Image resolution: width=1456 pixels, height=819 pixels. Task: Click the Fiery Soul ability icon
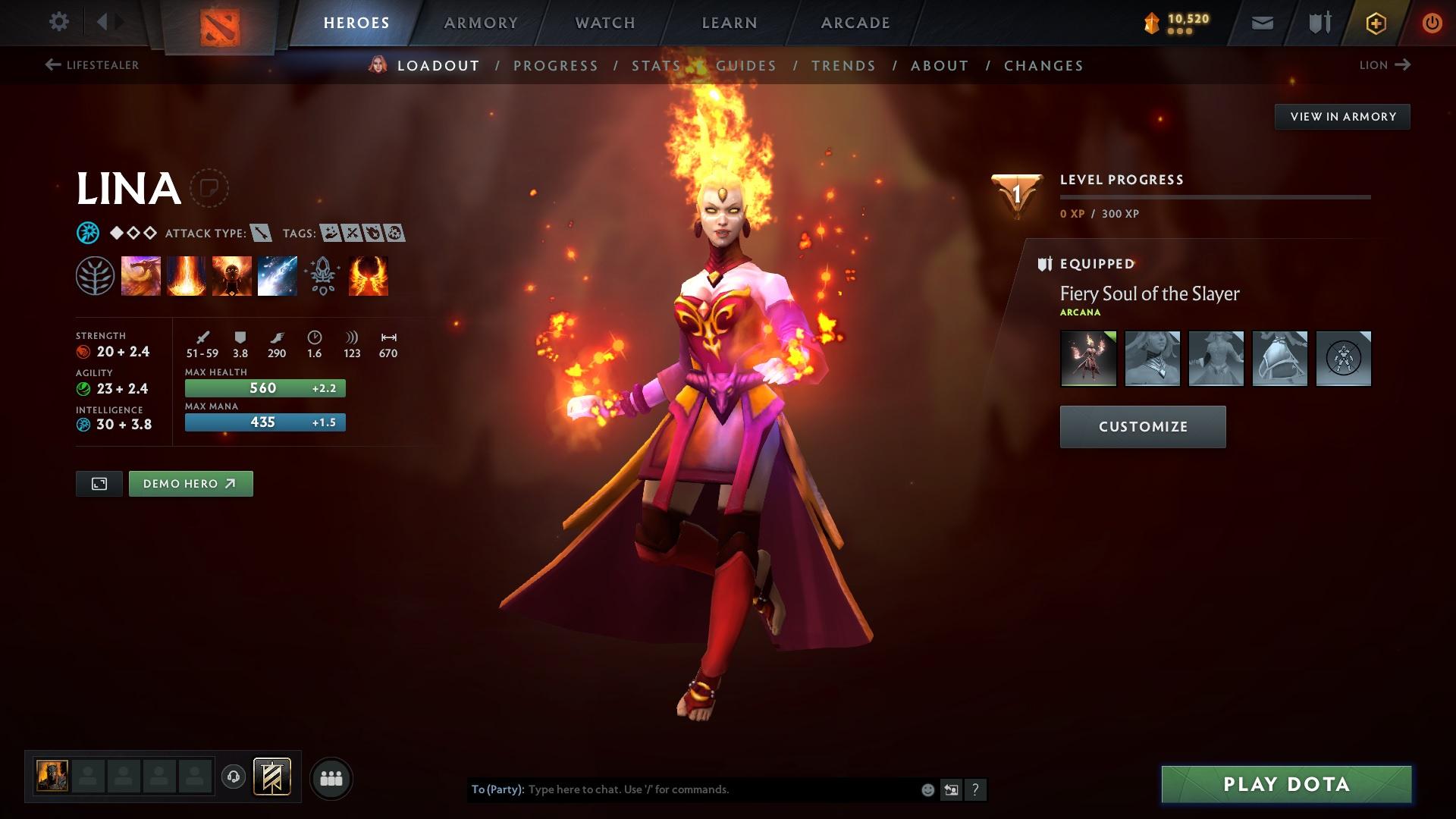click(x=232, y=275)
